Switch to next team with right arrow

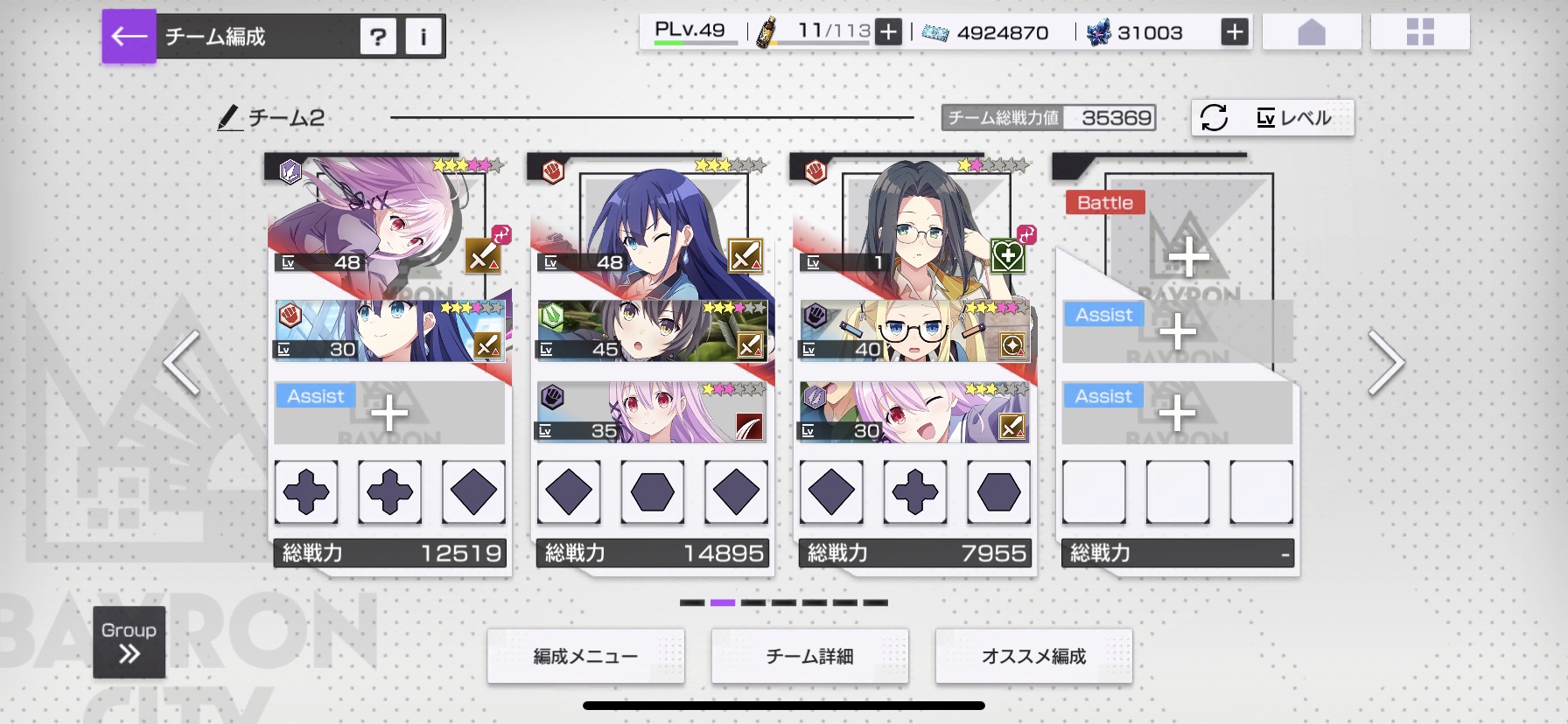pos(1386,362)
